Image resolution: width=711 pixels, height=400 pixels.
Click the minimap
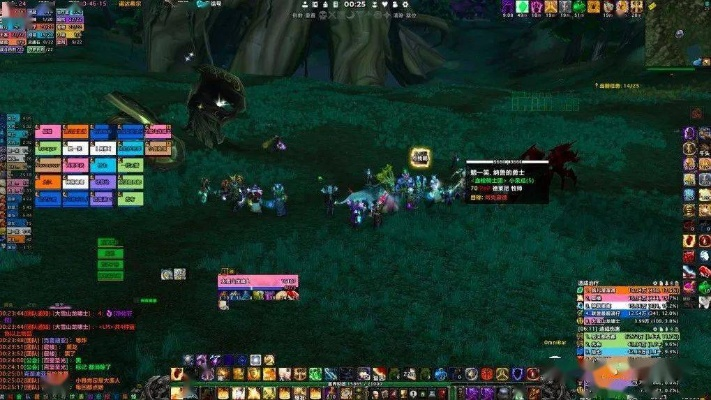pyautogui.click(x=676, y=30)
